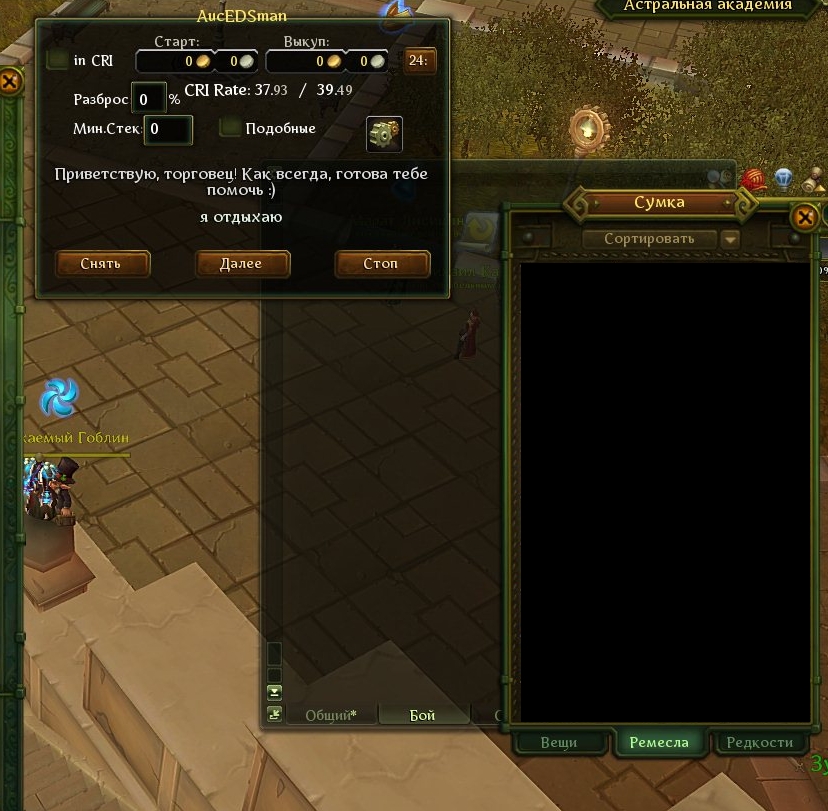Change the 24 hour duration button
828x811 pixels.
(419, 61)
